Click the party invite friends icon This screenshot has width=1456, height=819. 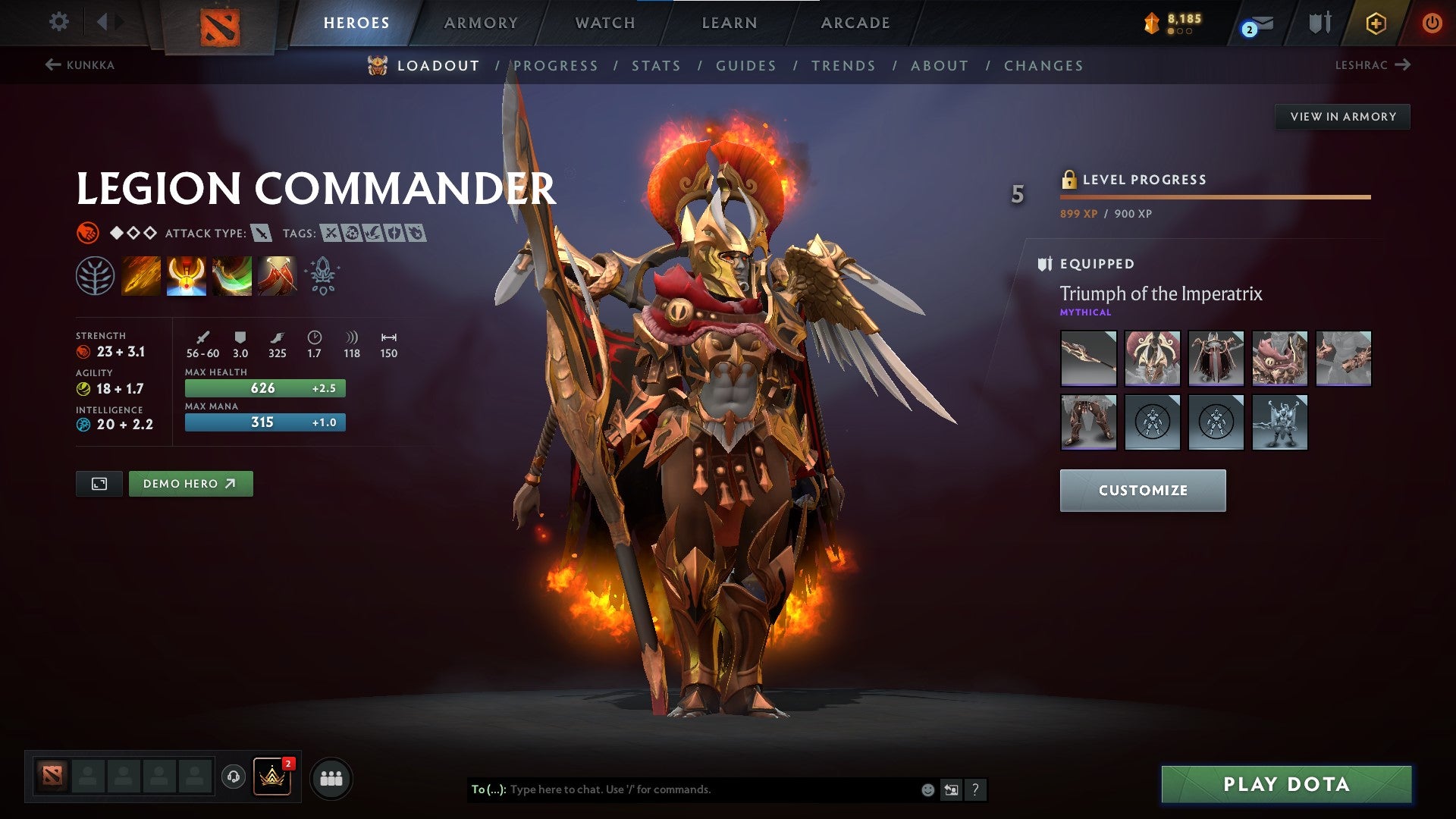coord(331,778)
